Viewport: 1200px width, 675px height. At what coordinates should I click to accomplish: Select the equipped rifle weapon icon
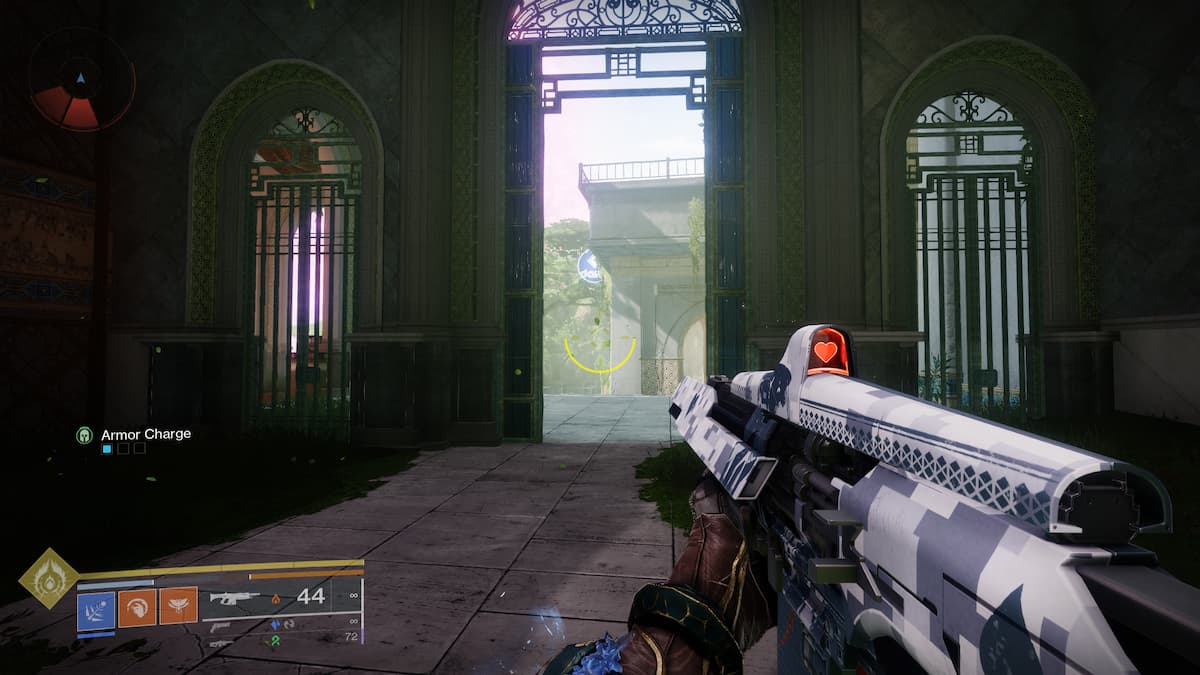coord(235,598)
